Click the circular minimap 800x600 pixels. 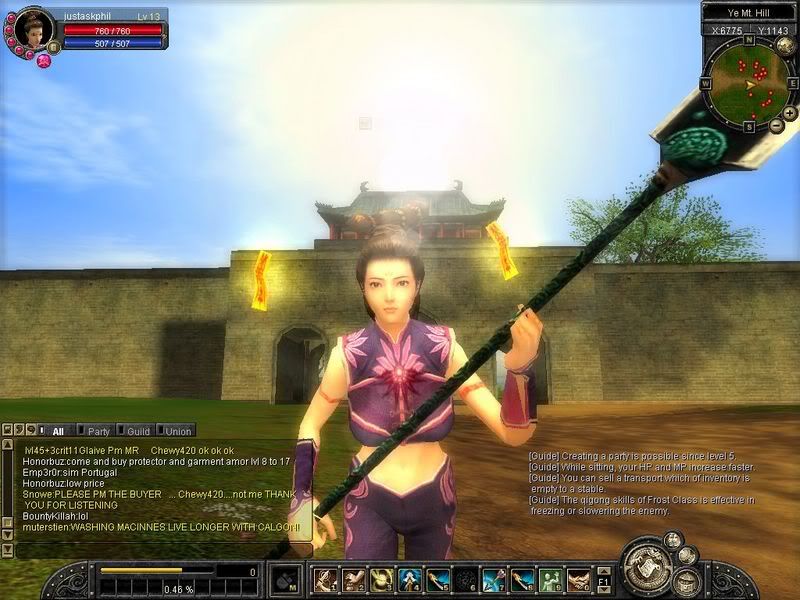coord(749,84)
